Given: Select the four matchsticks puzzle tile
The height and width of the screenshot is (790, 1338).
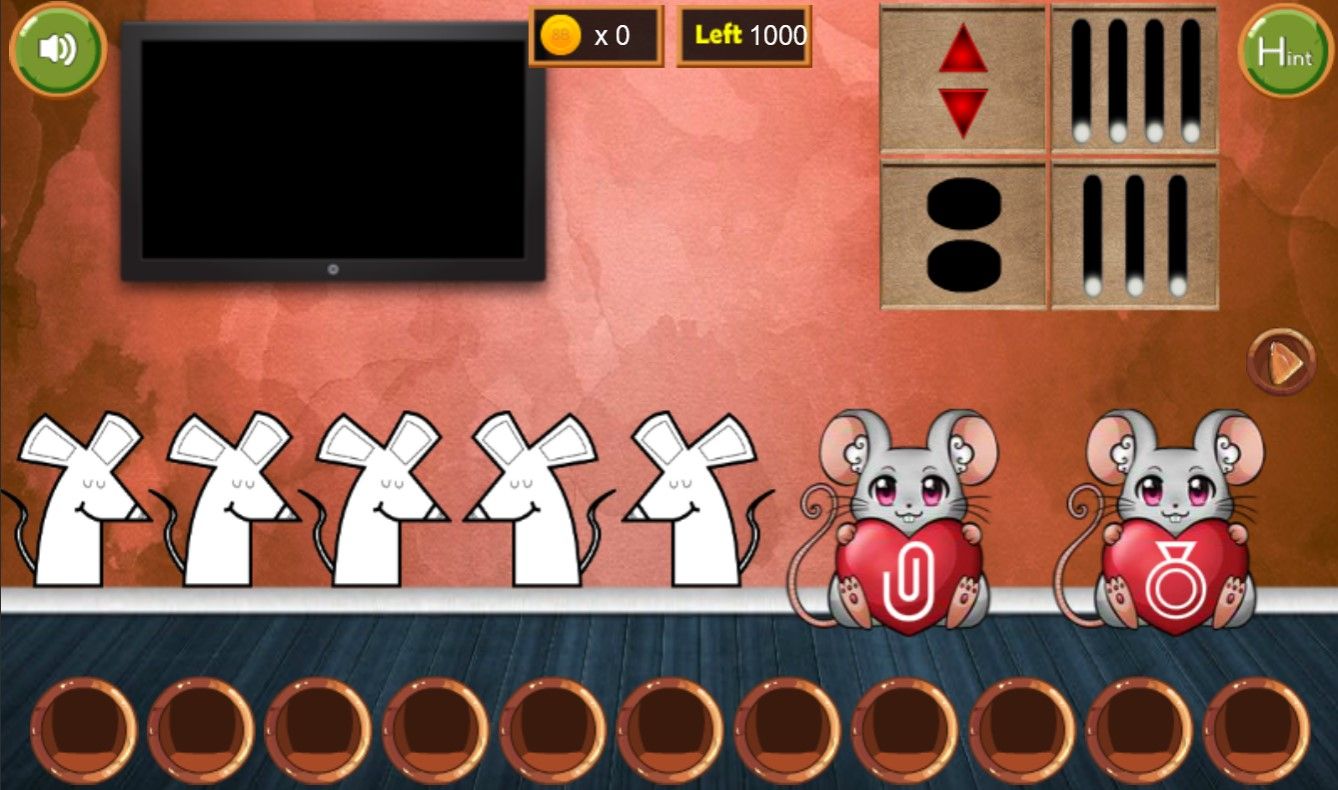Looking at the screenshot, I should coord(1133,77).
